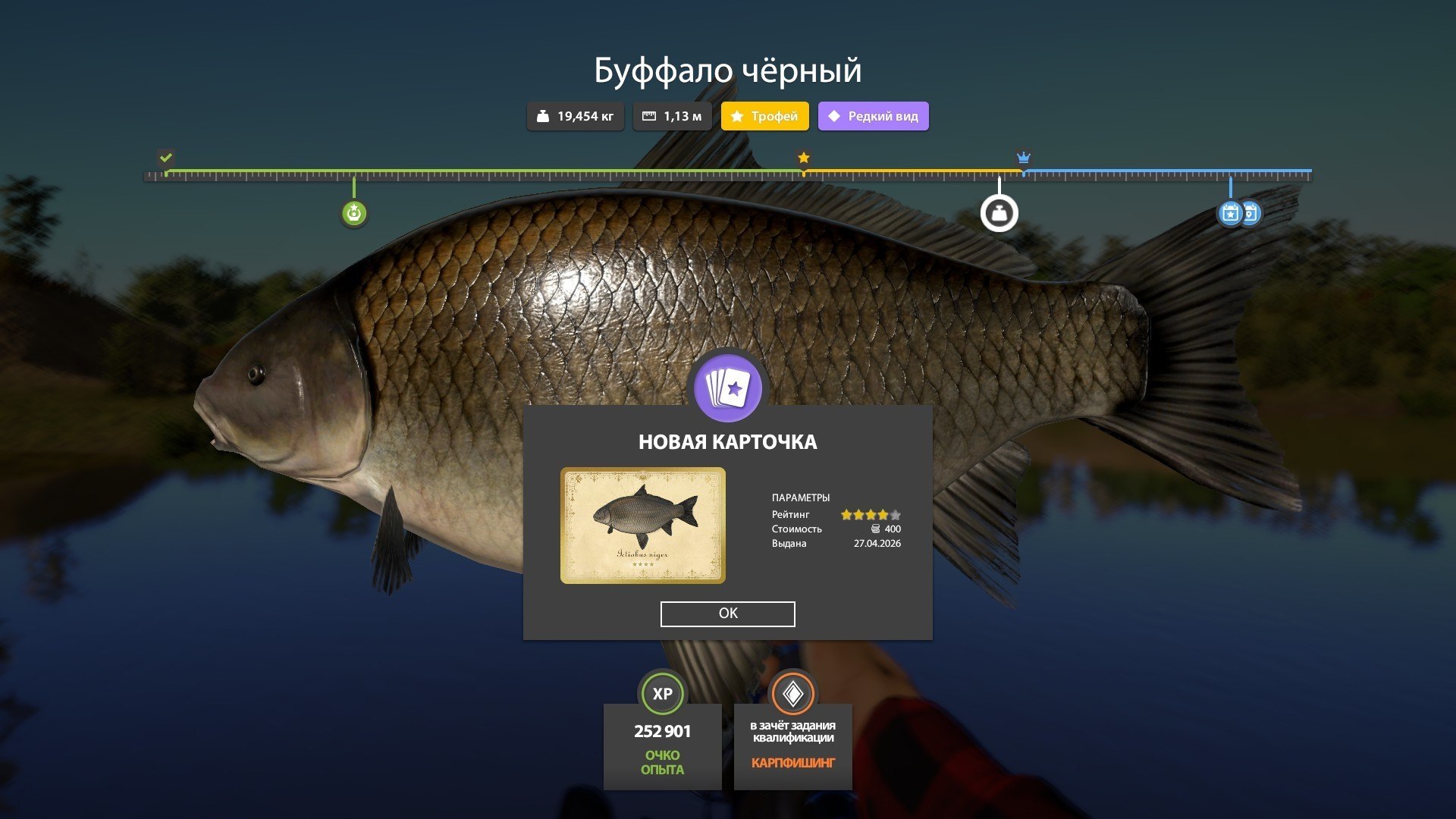Click the ruler badge showing 1,13 м
This screenshot has height=819, width=1456.
point(672,116)
